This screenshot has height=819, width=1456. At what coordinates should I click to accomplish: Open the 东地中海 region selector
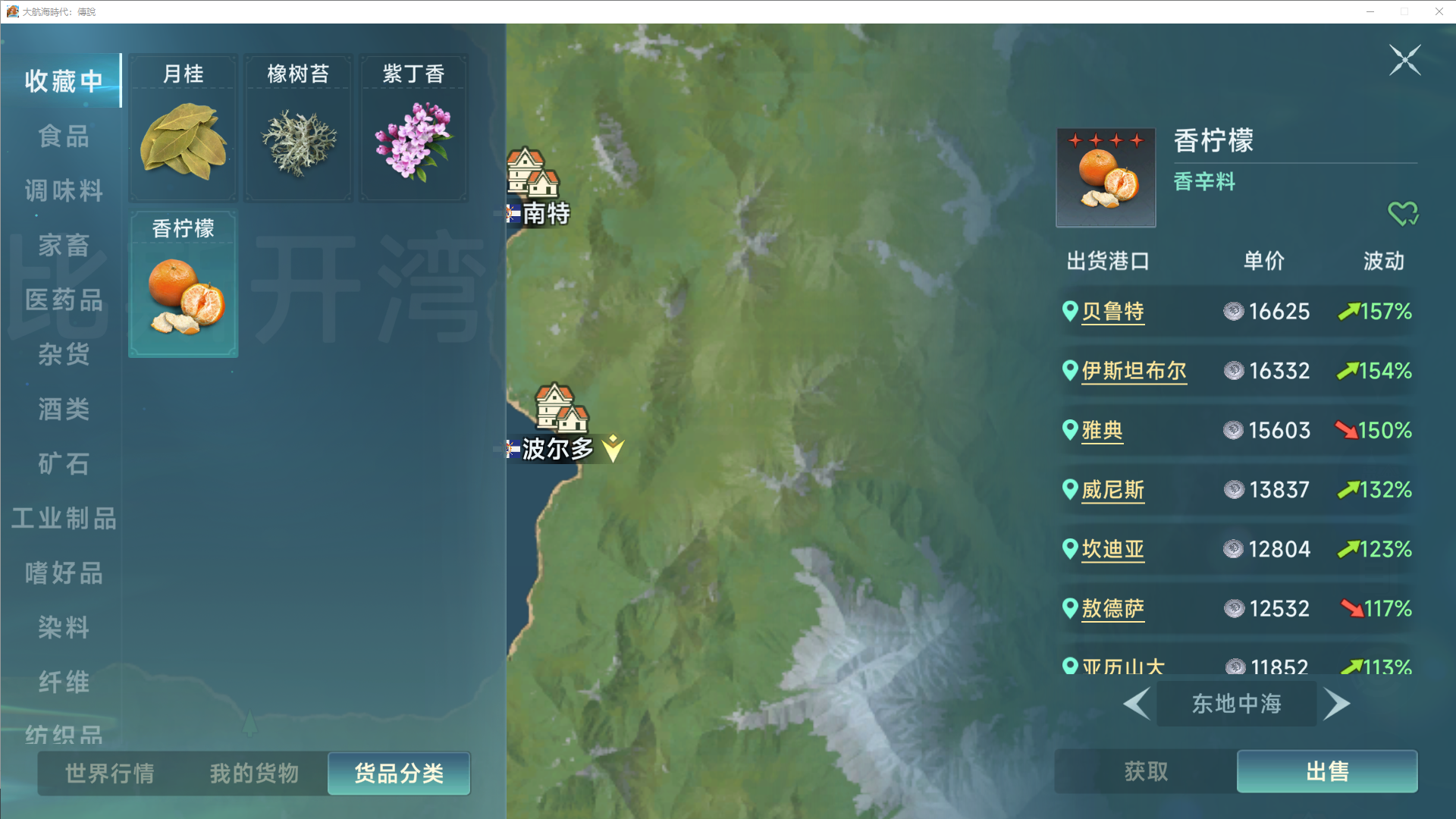(1236, 704)
